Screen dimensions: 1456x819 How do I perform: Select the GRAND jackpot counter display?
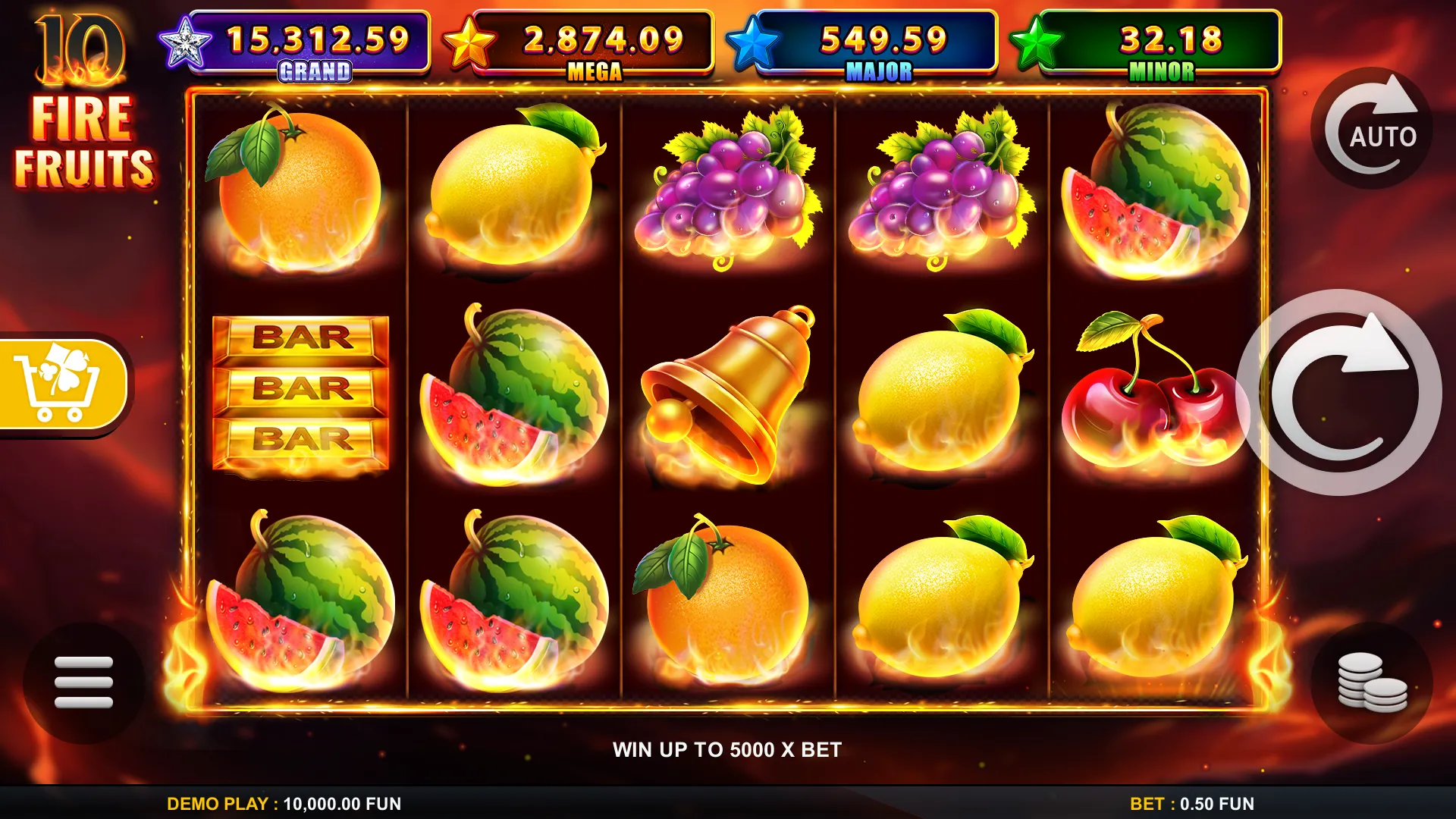pos(318,36)
